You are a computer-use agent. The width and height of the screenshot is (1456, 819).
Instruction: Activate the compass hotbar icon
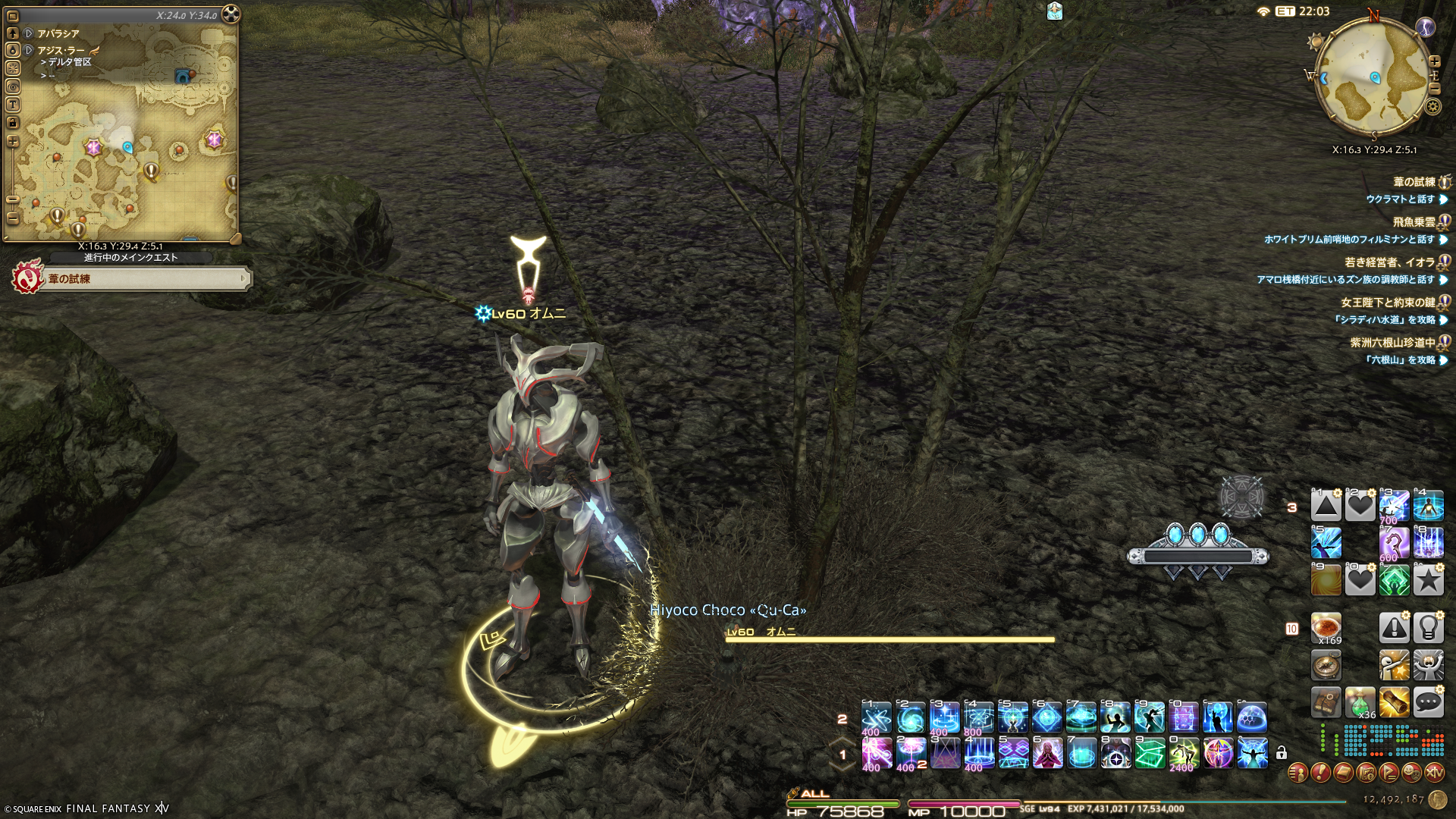[x=1326, y=666]
